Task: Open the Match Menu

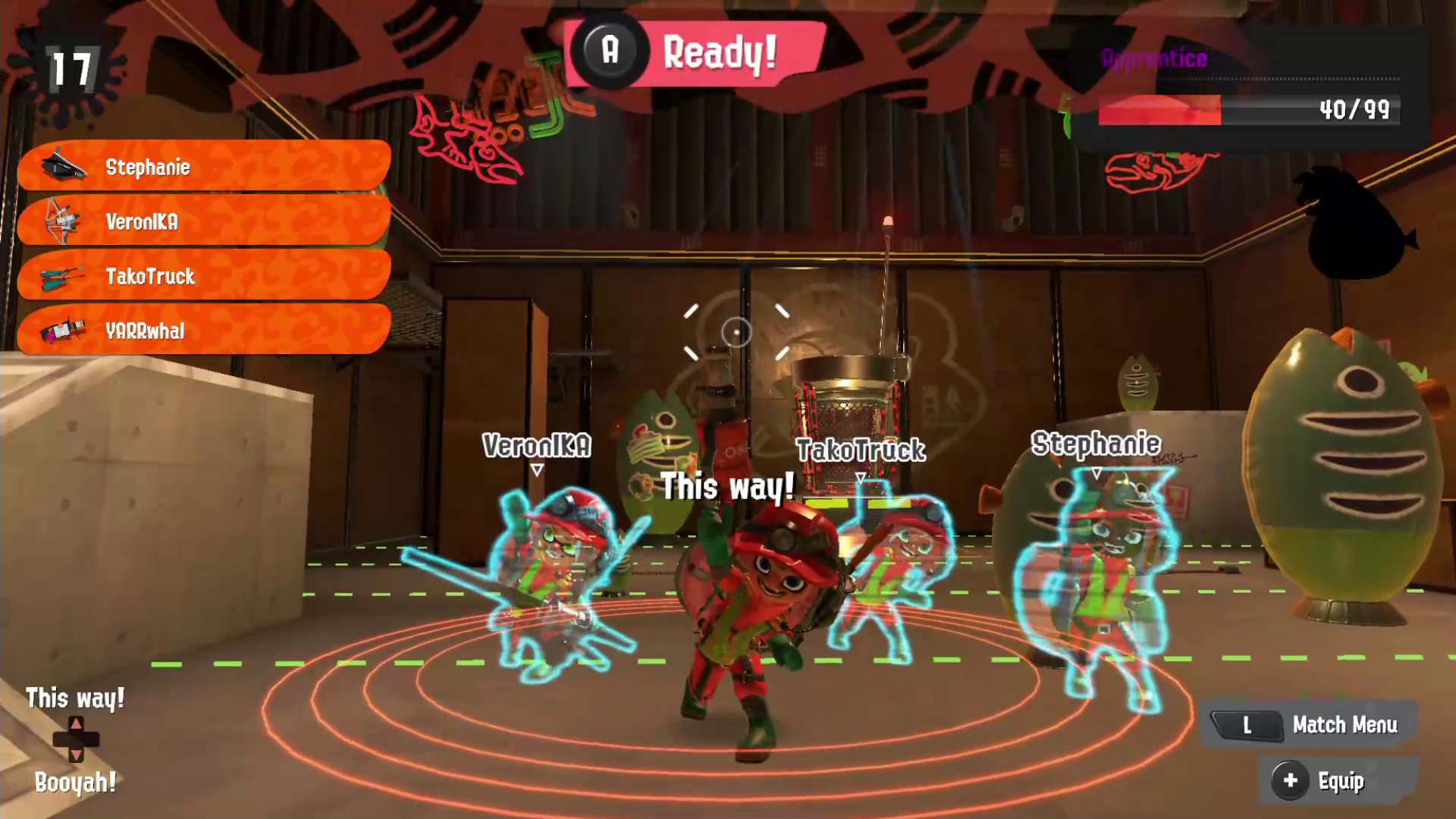Action: [x=1345, y=725]
